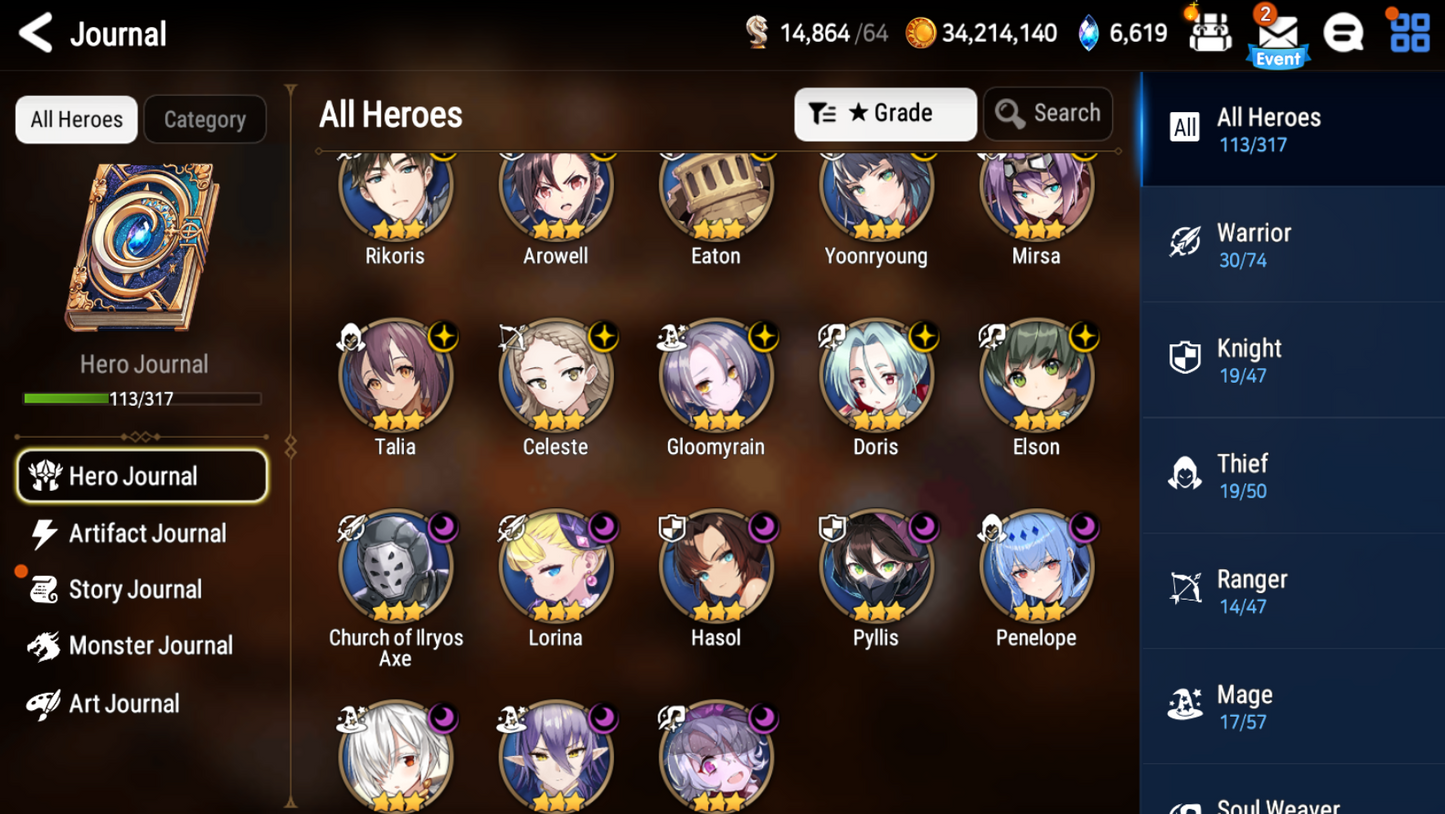Viewport: 1445px width, 814px height.
Task: Open the Monster Journal
Action: coord(150,645)
